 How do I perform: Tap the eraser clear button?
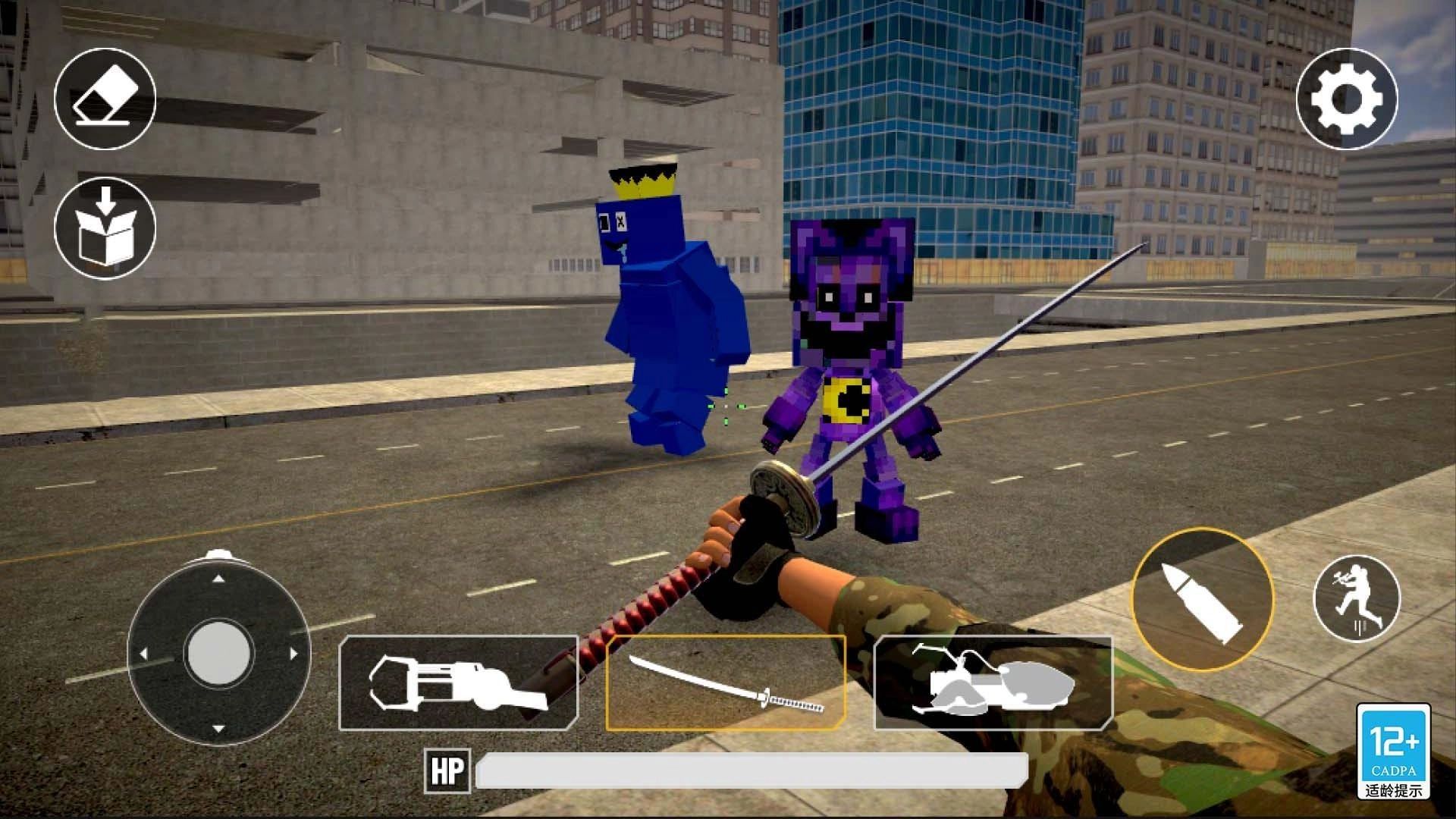[x=105, y=99]
